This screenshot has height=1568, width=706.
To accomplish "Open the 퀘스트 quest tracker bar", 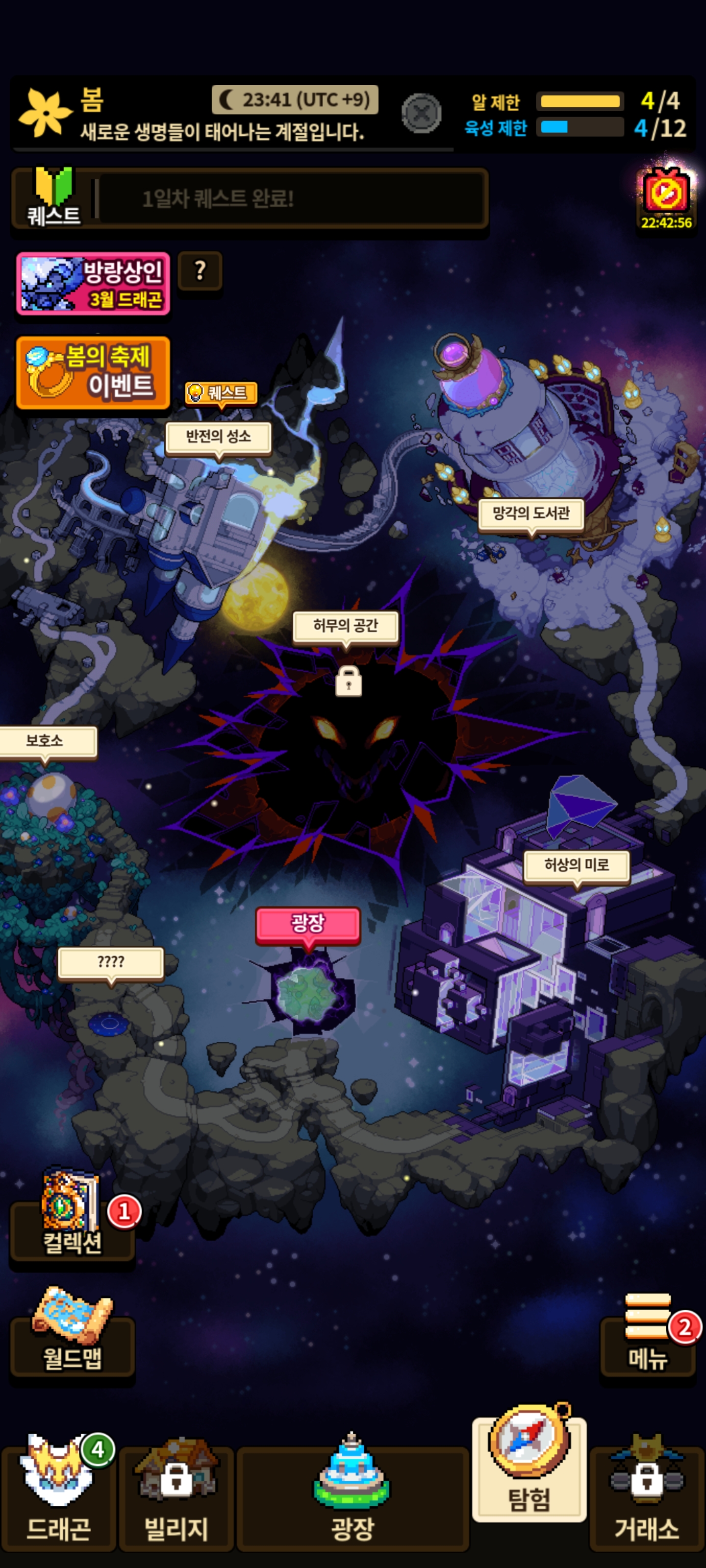I will click(250, 199).
